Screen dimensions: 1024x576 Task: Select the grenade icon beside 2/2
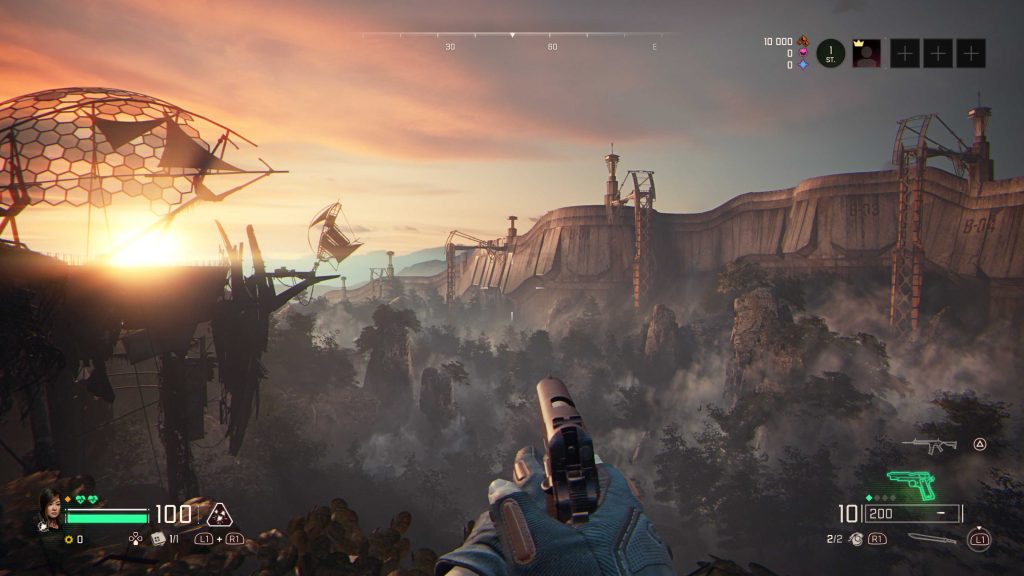[x=856, y=539]
